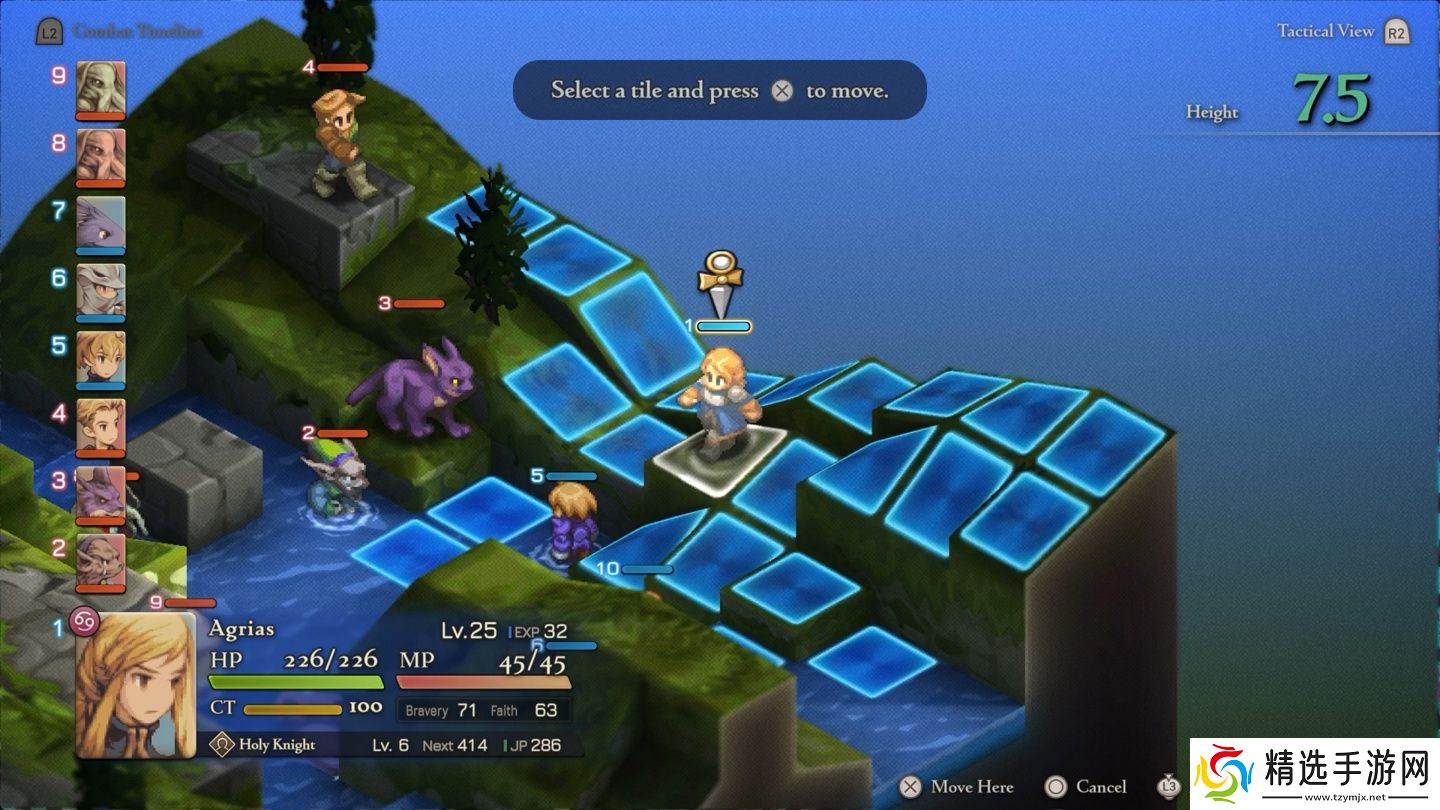
Task: Select the turn 9 portrait in the timeline
Action: pyautogui.click(x=101, y=88)
